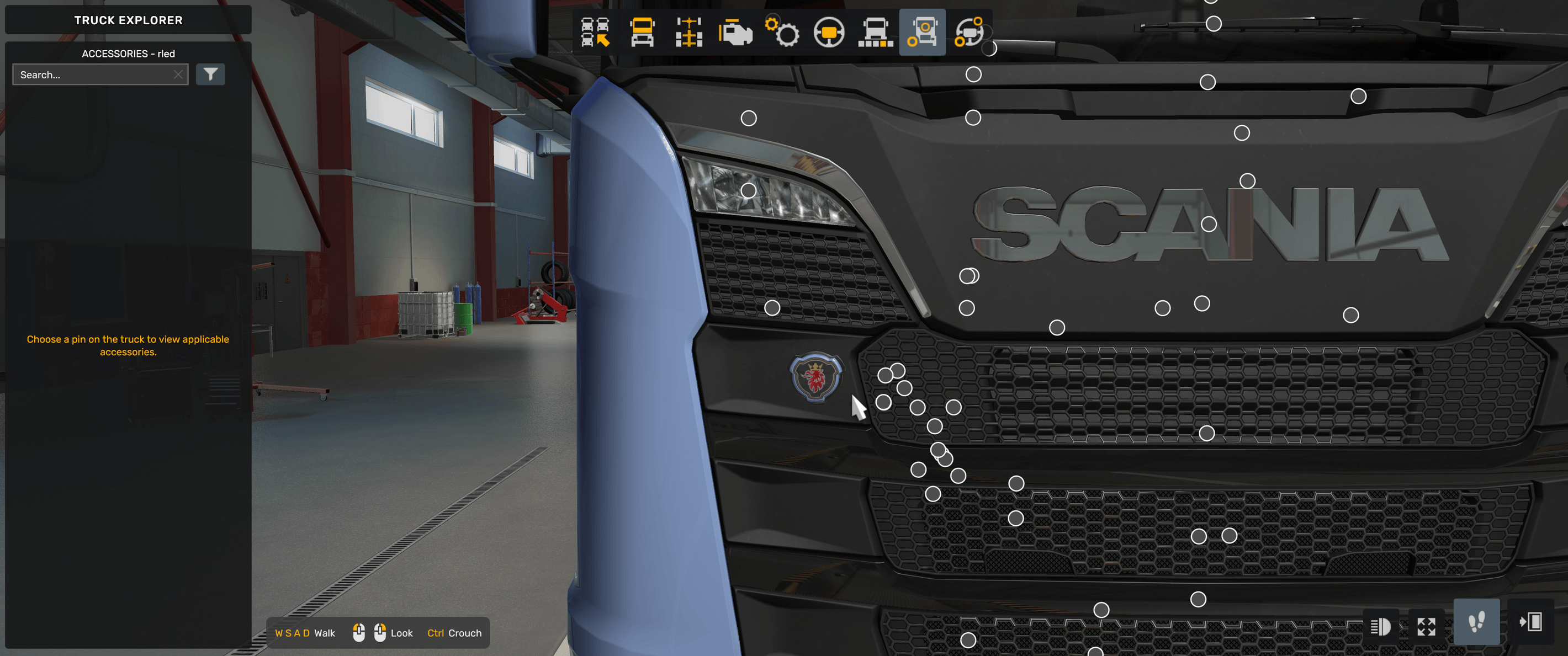1568x656 pixels.
Task: Open the cabin configuration panel
Action: point(641,34)
